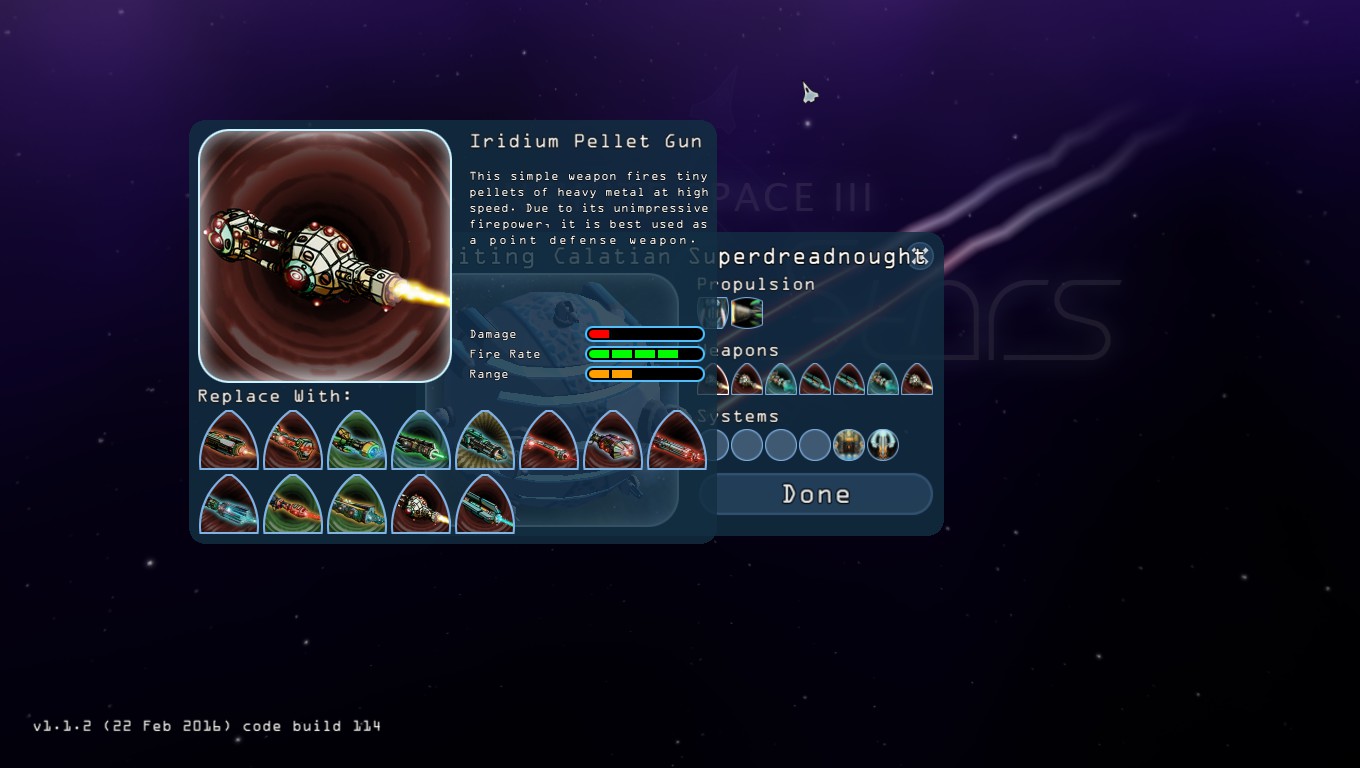Pick the replacement gun with blue-yellow orb tip
The height and width of the screenshot is (768, 1360).
(357, 441)
